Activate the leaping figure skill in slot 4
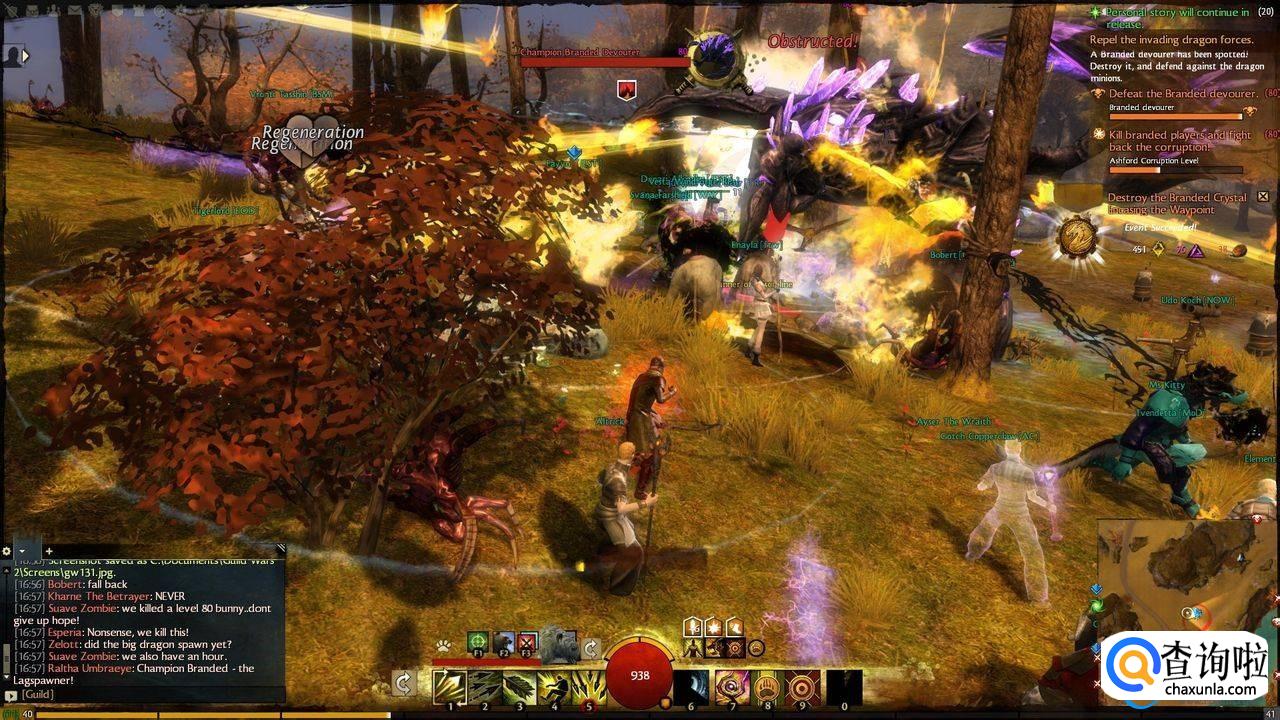Viewport: 1280px width, 720px height. [554, 687]
